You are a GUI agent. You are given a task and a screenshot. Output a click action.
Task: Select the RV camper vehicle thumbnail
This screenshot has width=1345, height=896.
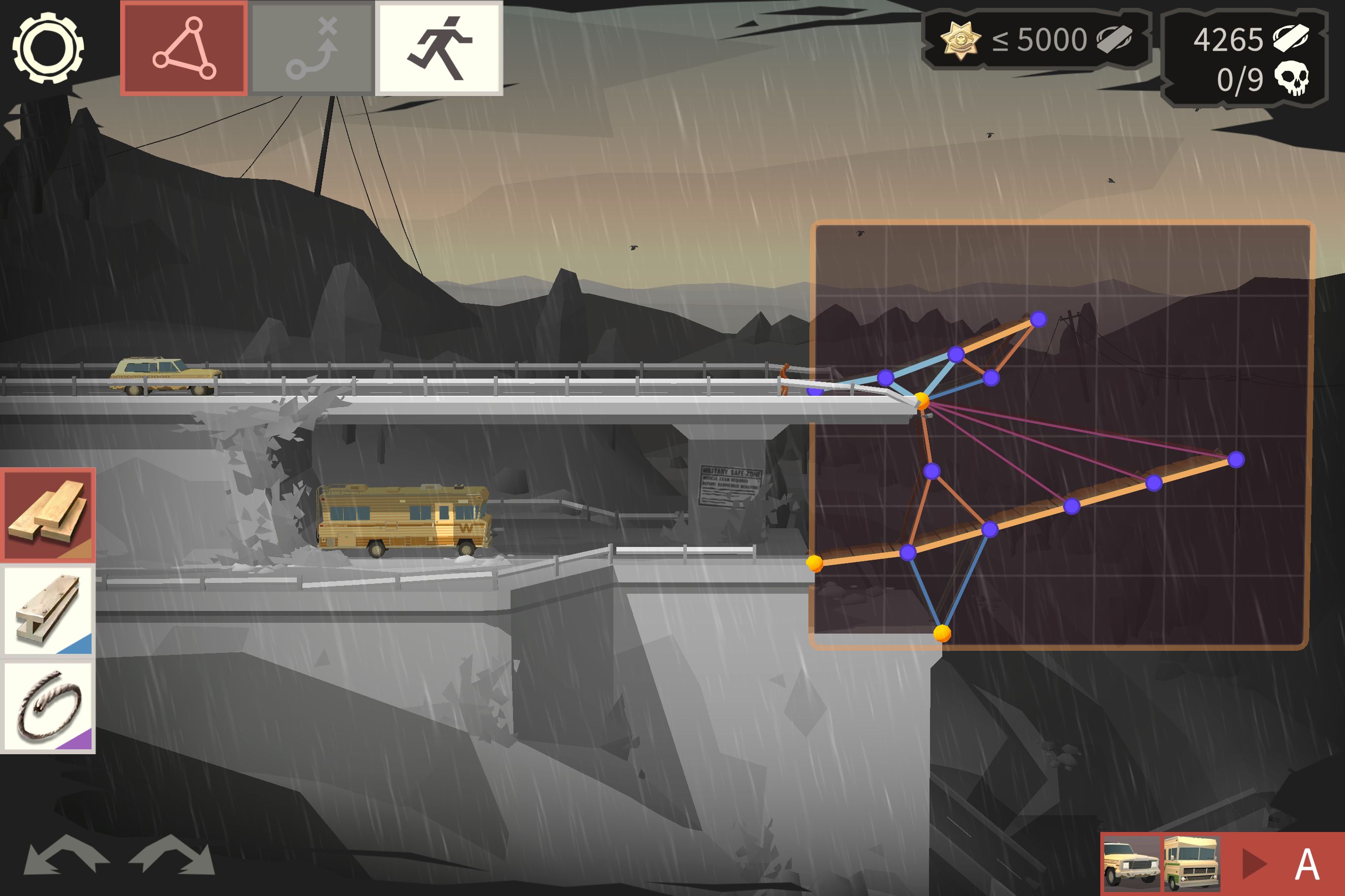coord(1192,864)
